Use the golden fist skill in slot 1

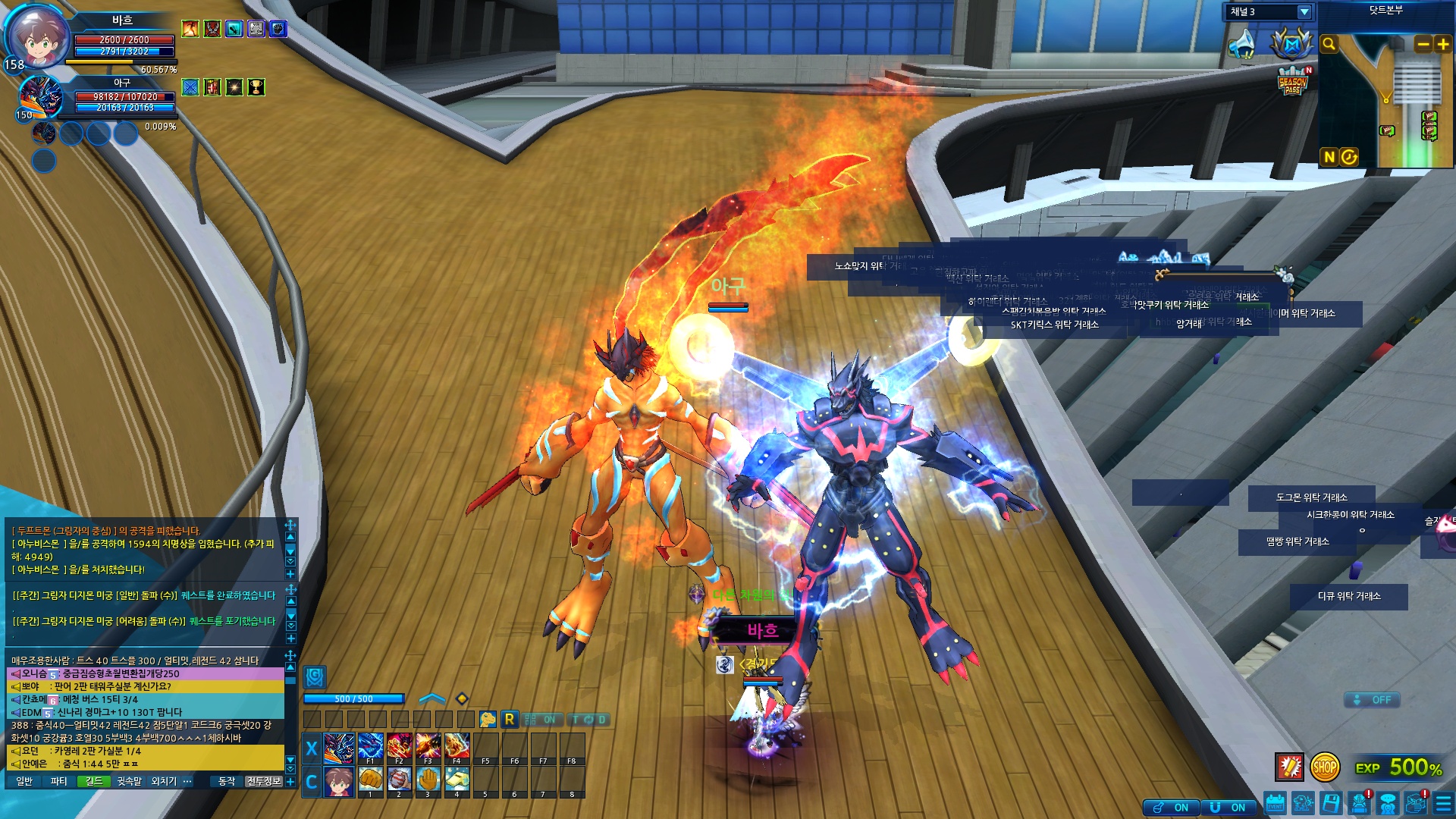(370, 780)
